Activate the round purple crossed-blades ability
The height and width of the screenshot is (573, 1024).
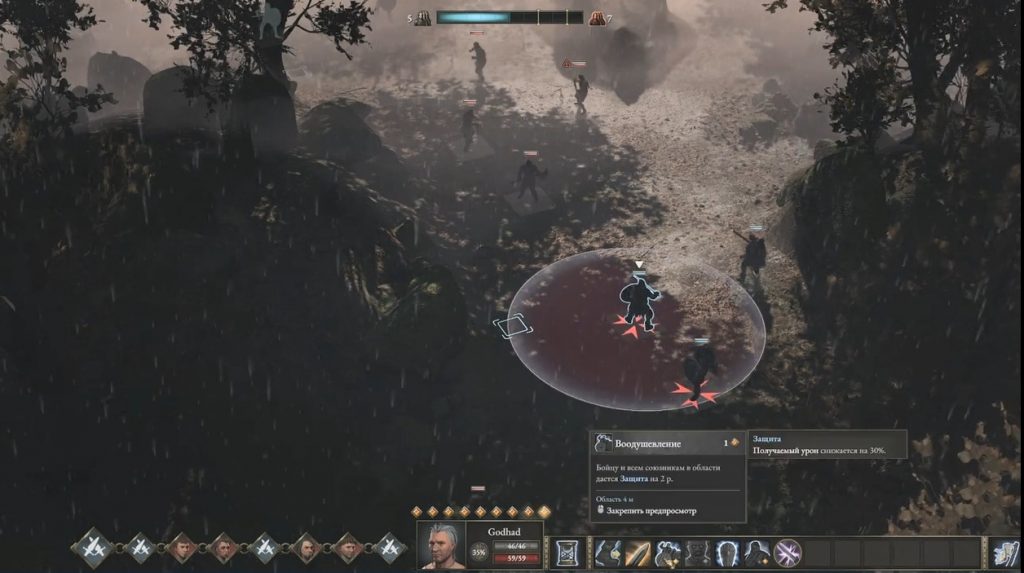[787, 552]
